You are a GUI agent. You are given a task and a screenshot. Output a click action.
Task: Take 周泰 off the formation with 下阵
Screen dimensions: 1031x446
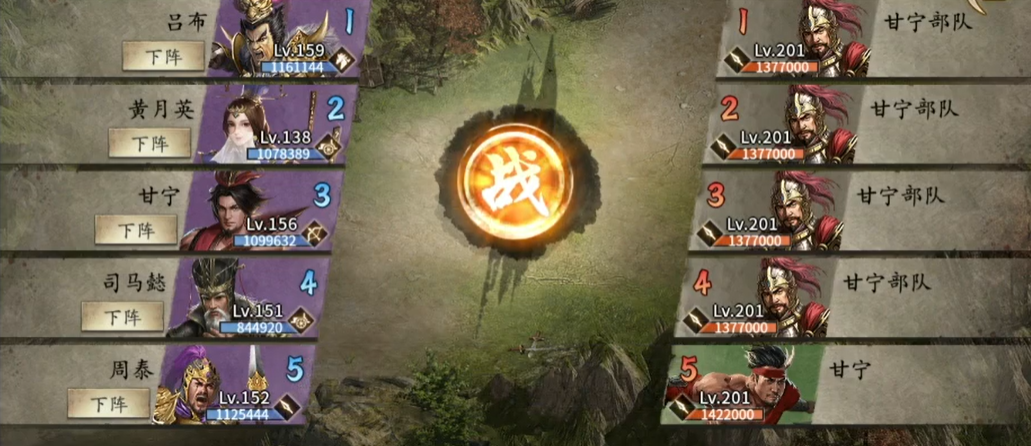(108, 404)
